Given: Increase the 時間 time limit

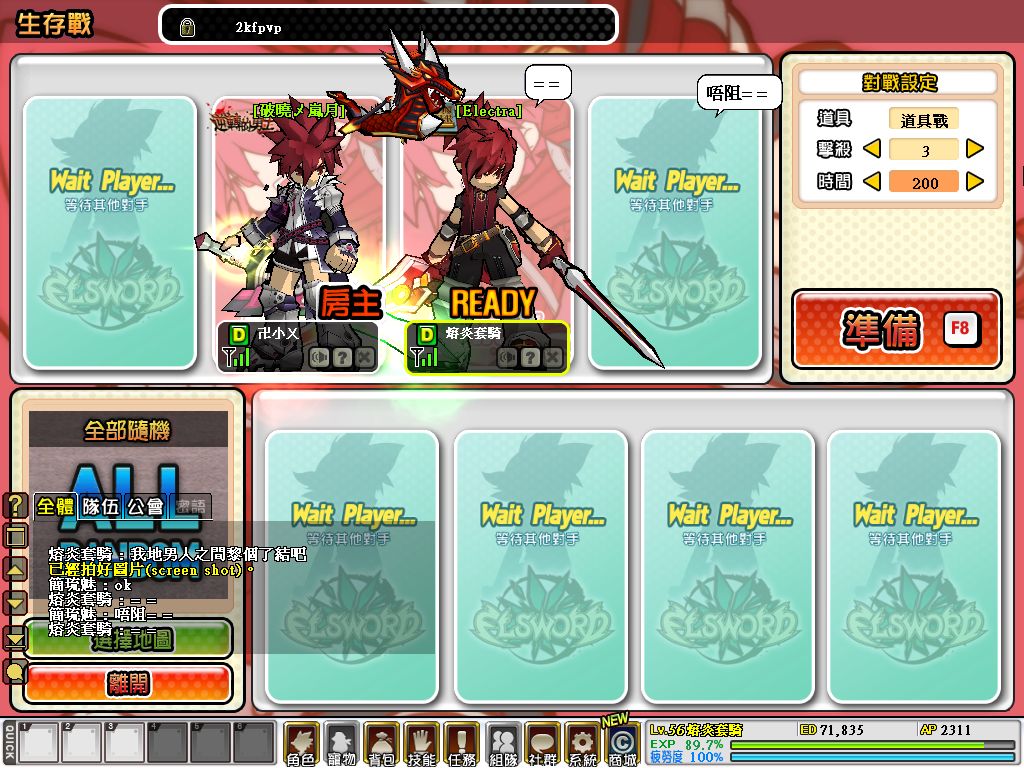Looking at the screenshot, I should (975, 182).
